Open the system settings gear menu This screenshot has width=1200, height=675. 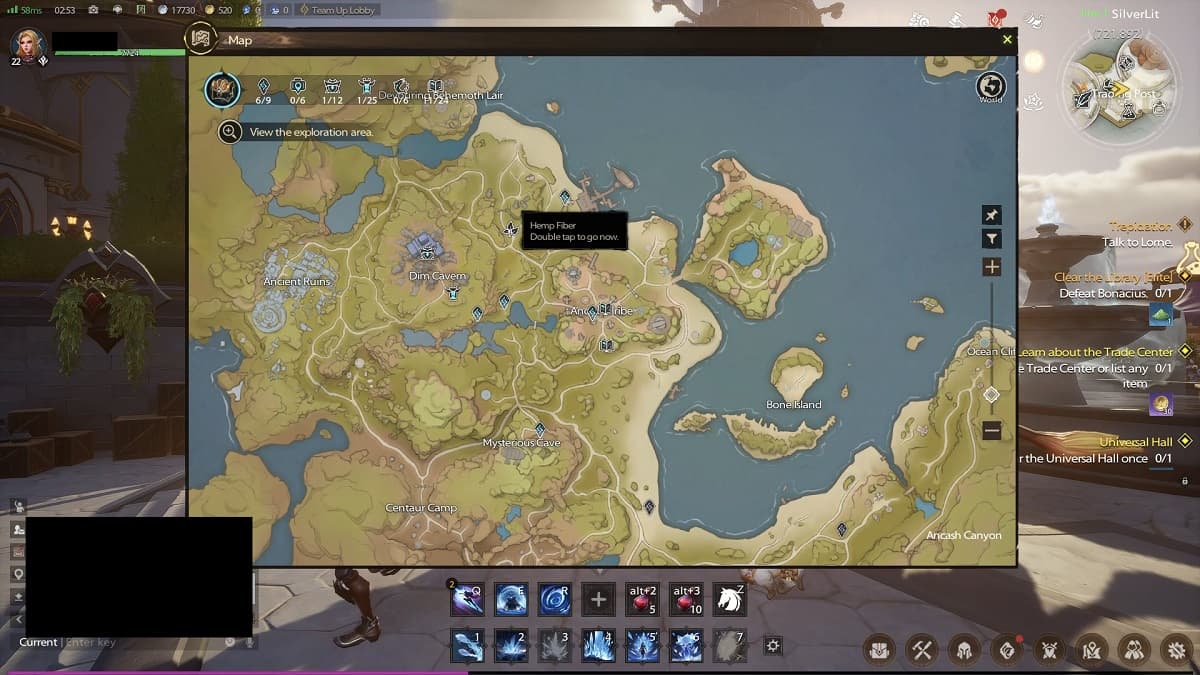[x=1173, y=650]
